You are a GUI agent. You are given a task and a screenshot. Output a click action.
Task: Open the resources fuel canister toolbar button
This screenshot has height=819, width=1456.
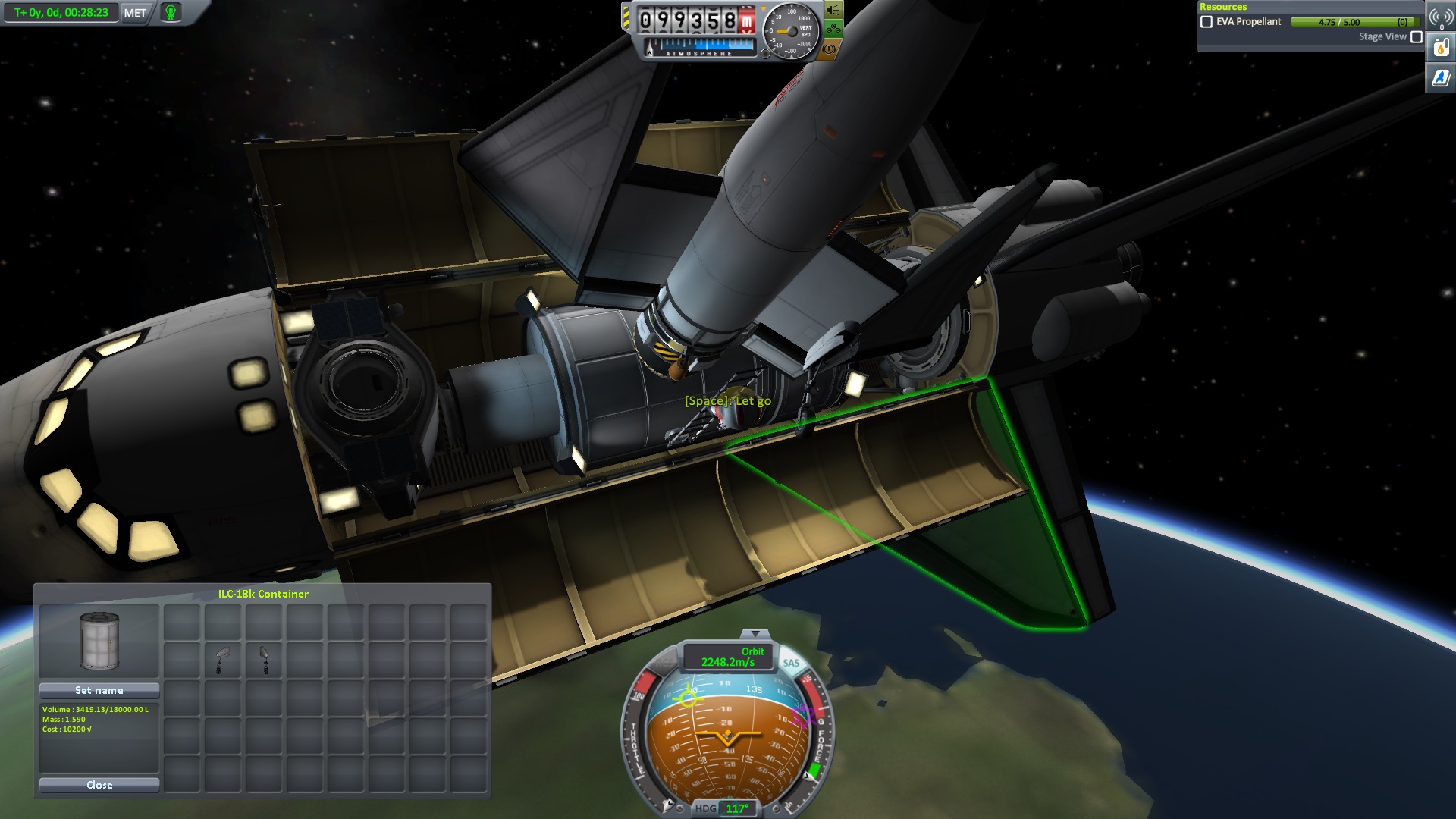[x=1441, y=49]
